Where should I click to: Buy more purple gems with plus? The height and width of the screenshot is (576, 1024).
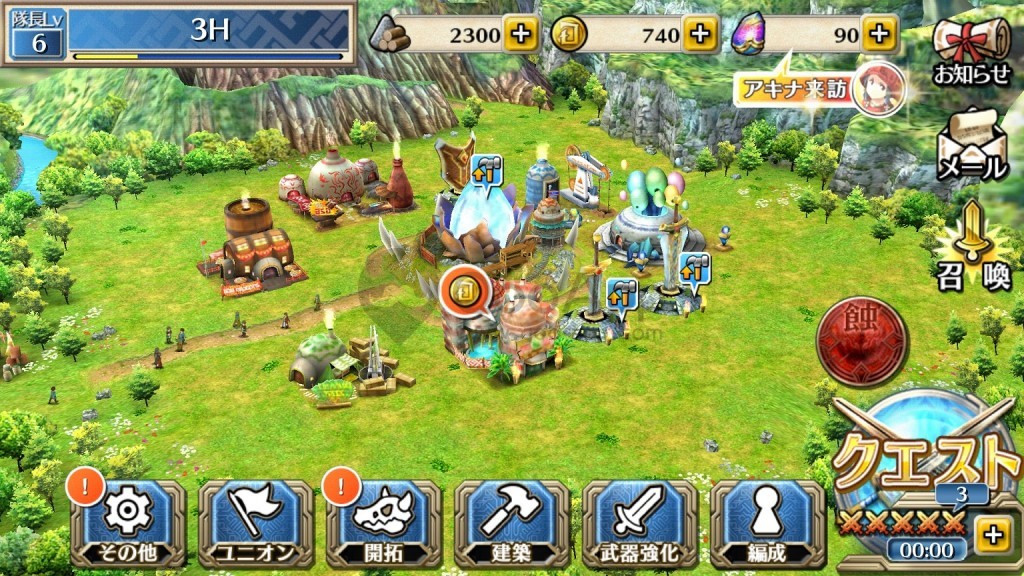point(878,35)
